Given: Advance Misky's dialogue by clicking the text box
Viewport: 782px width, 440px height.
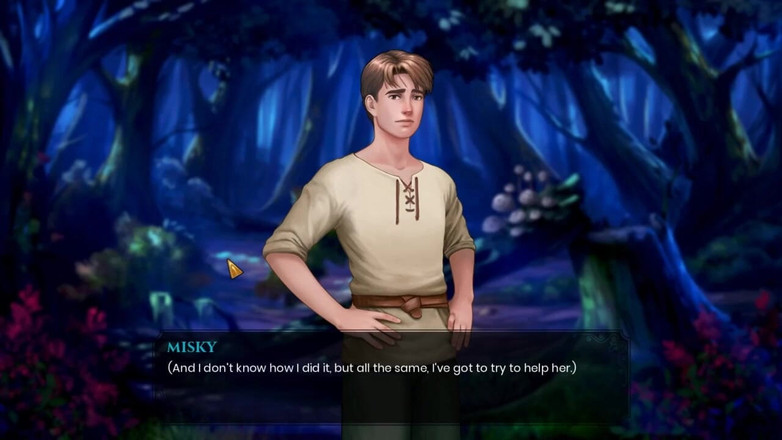Looking at the screenshot, I should coord(394,380).
